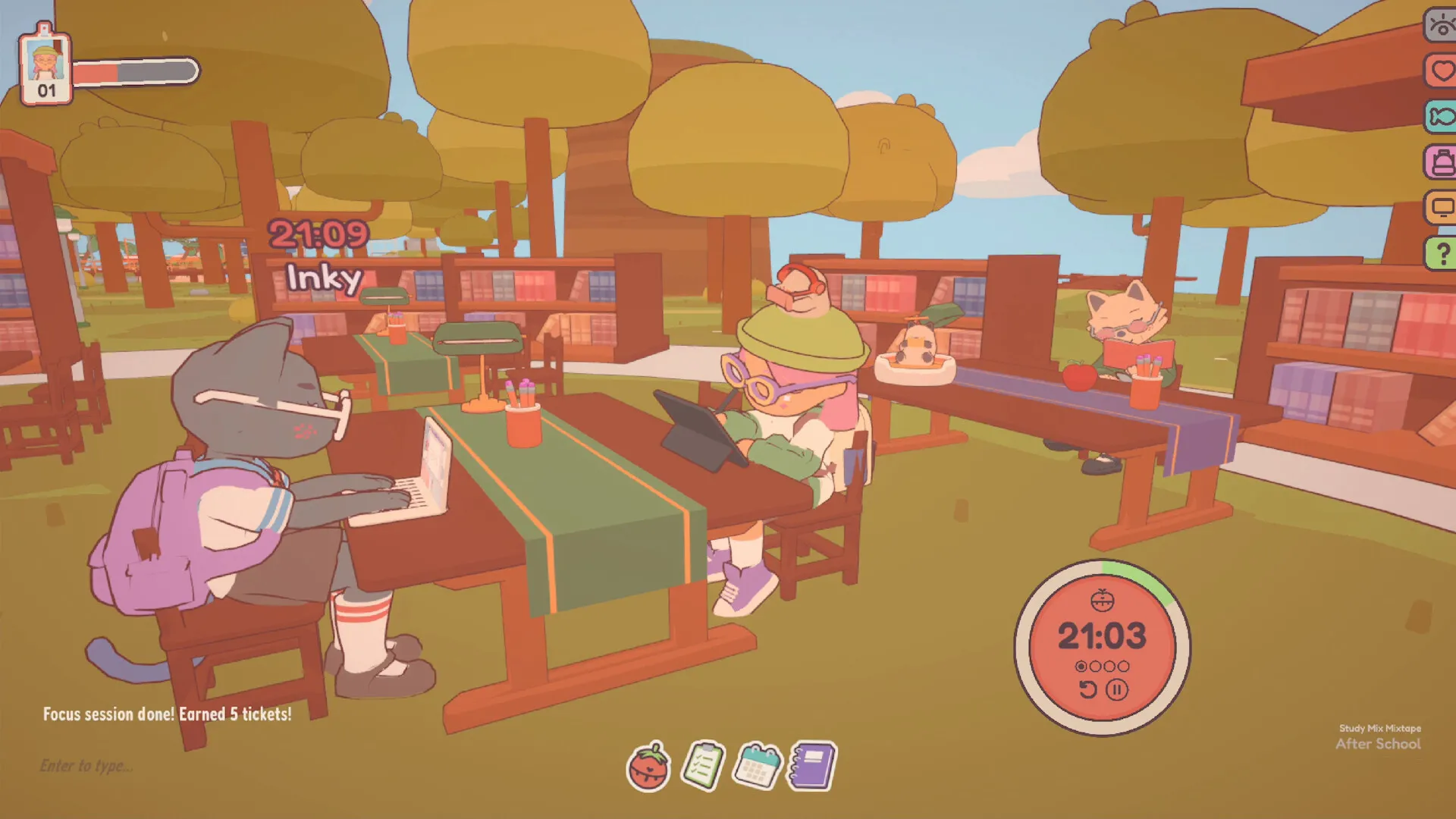This screenshot has width=1456, height=819.
Task: Open the pink backpack inventory
Action: 1441,162
